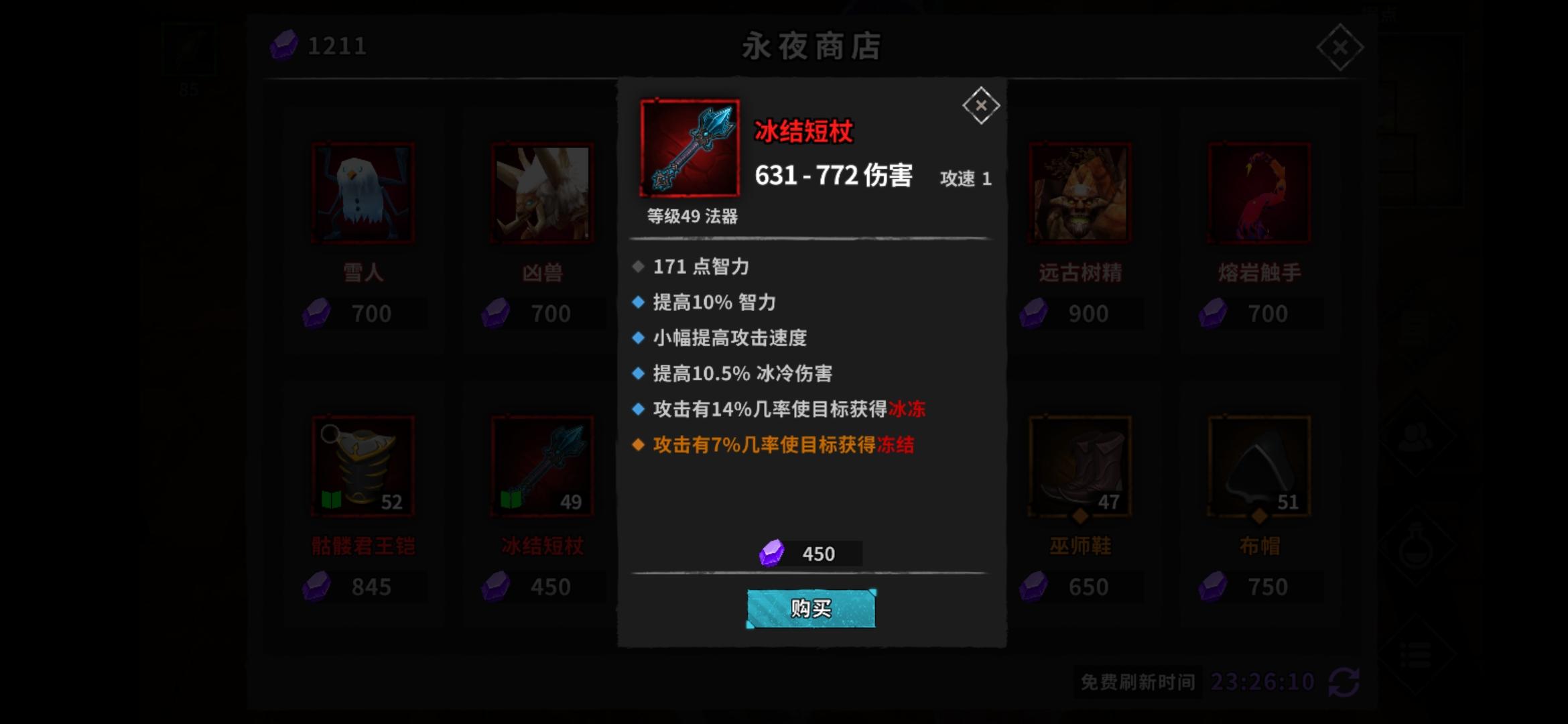The width and height of the screenshot is (1568, 724).
Task: Close the 永夜商店 shop window
Action: point(1340,46)
